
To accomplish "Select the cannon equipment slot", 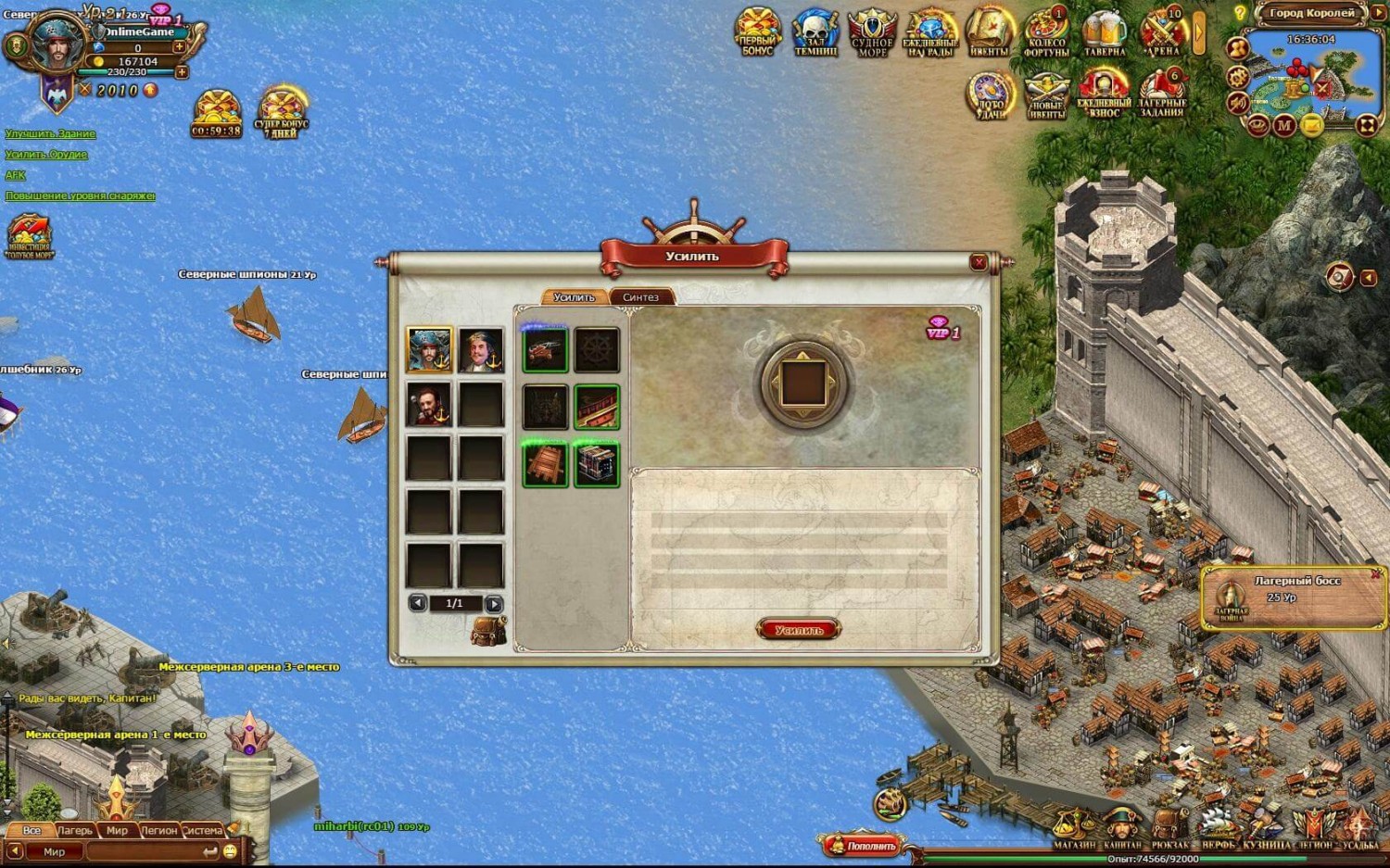I will (545, 350).
